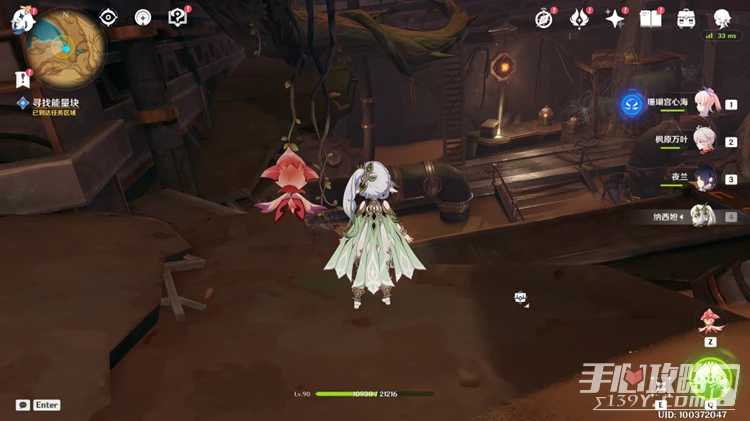The image size is (750, 421).
Task: Open the Paimon menu
Action: coord(22,18)
